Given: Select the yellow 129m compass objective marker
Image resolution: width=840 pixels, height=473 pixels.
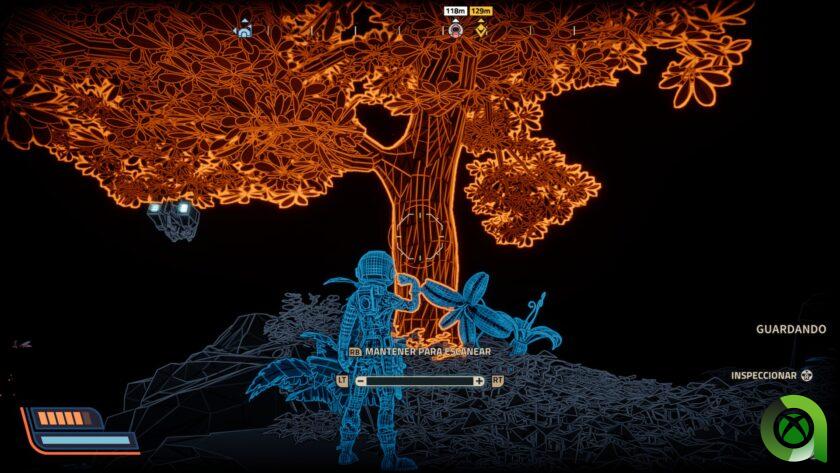Looking at the screenshot, I should (x=481, y=30).
